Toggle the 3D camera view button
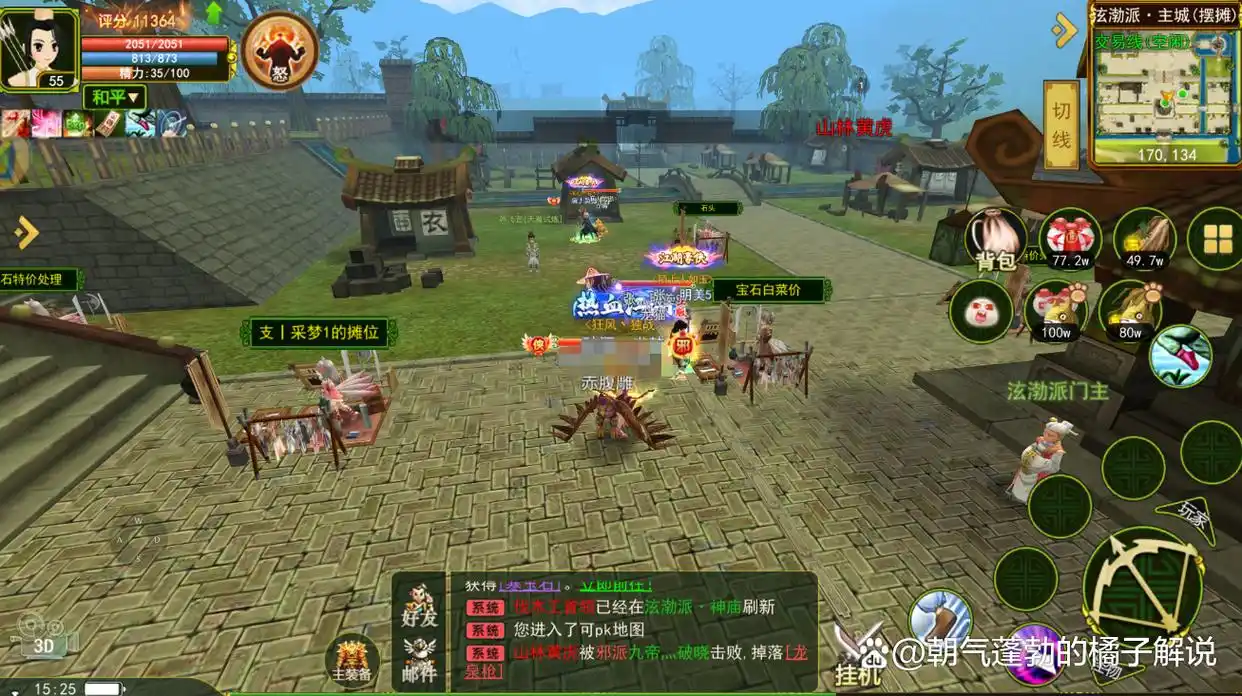Image resolution: width=1242 pixels, height=696 pixels. [42, 639]
